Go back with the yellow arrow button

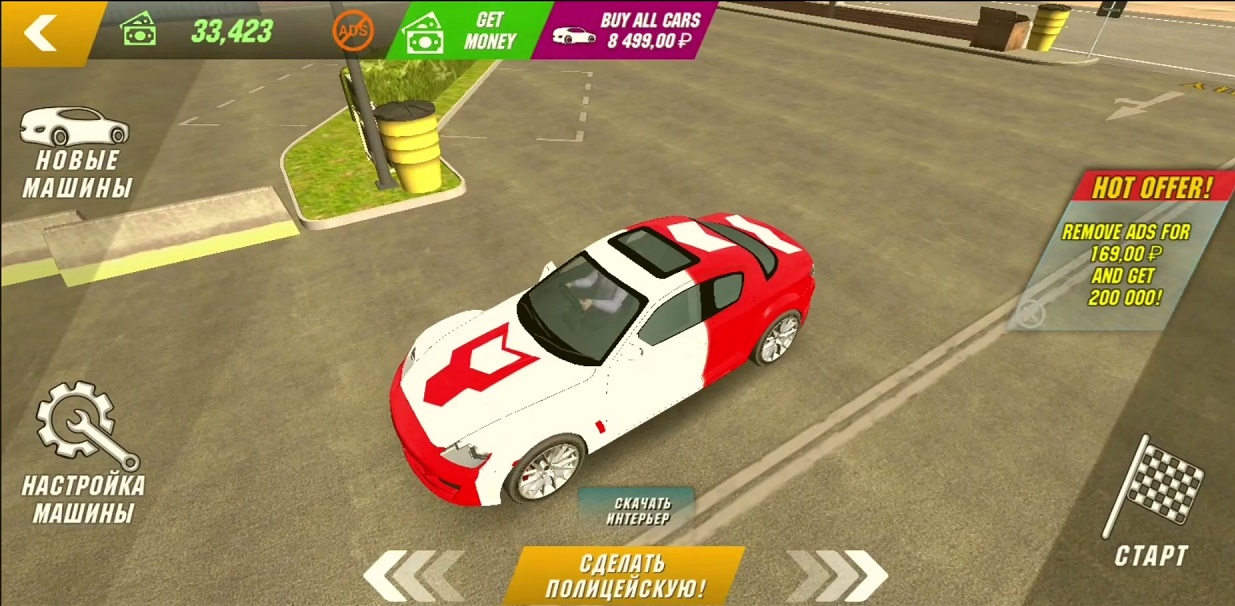42,32
